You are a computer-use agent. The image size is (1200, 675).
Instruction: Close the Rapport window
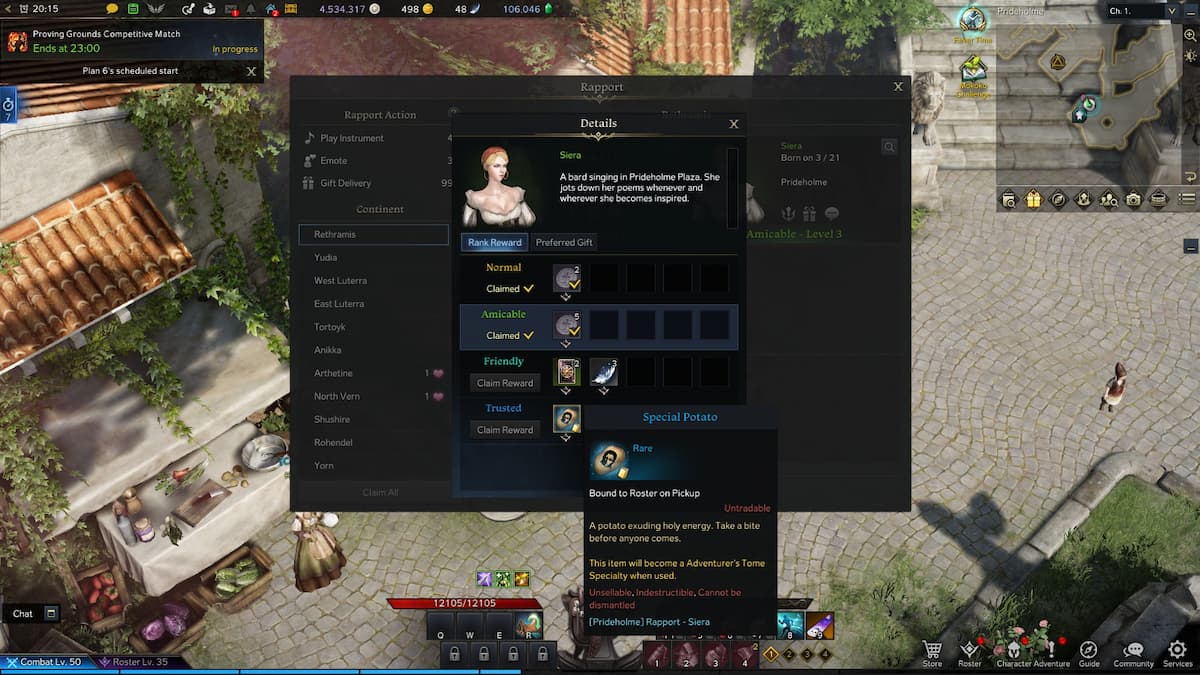click(x=898, y=87)
